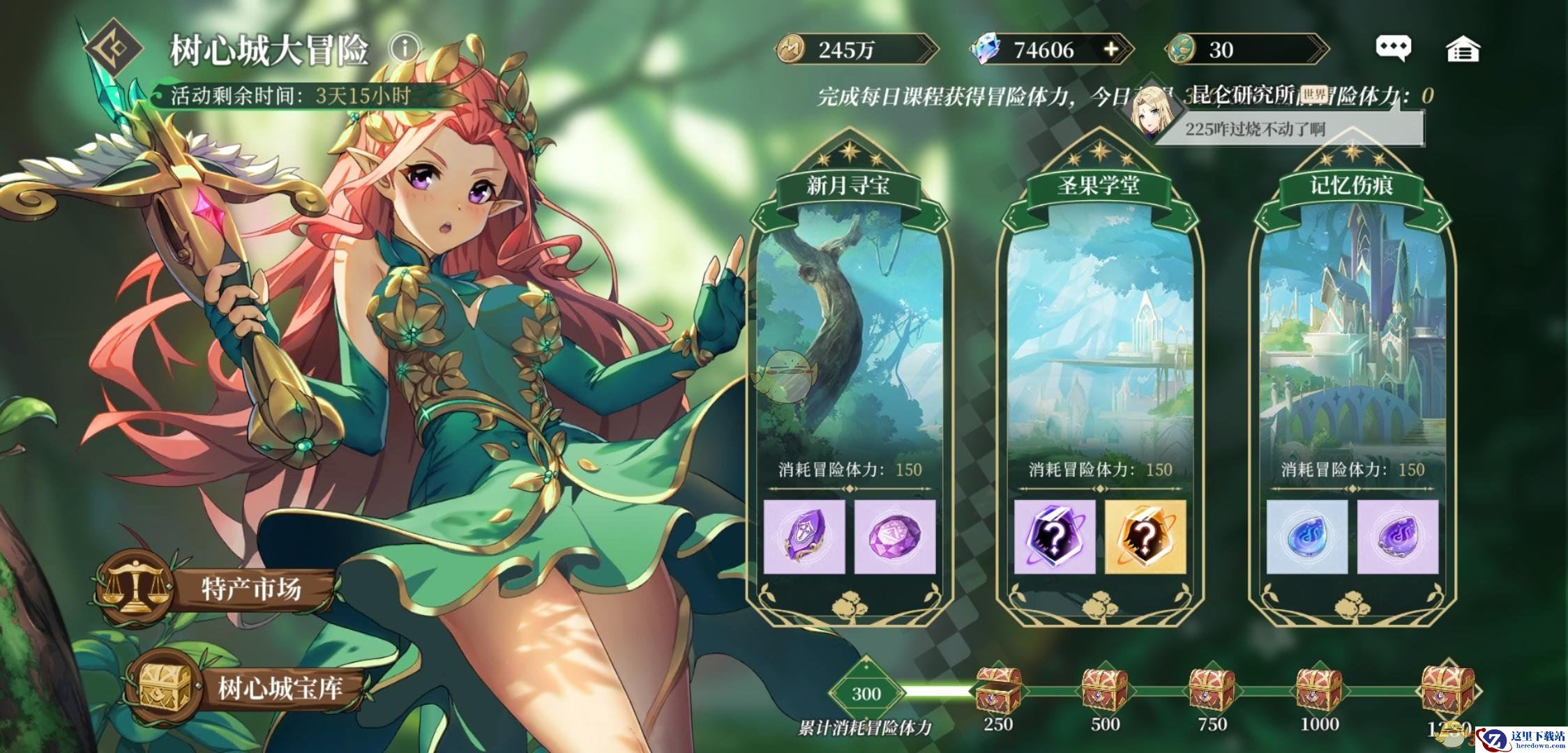Tap the green adventure stamina counter showing 30
Viewport: 1568px width, 753px height.
(x=1246, y=50)
